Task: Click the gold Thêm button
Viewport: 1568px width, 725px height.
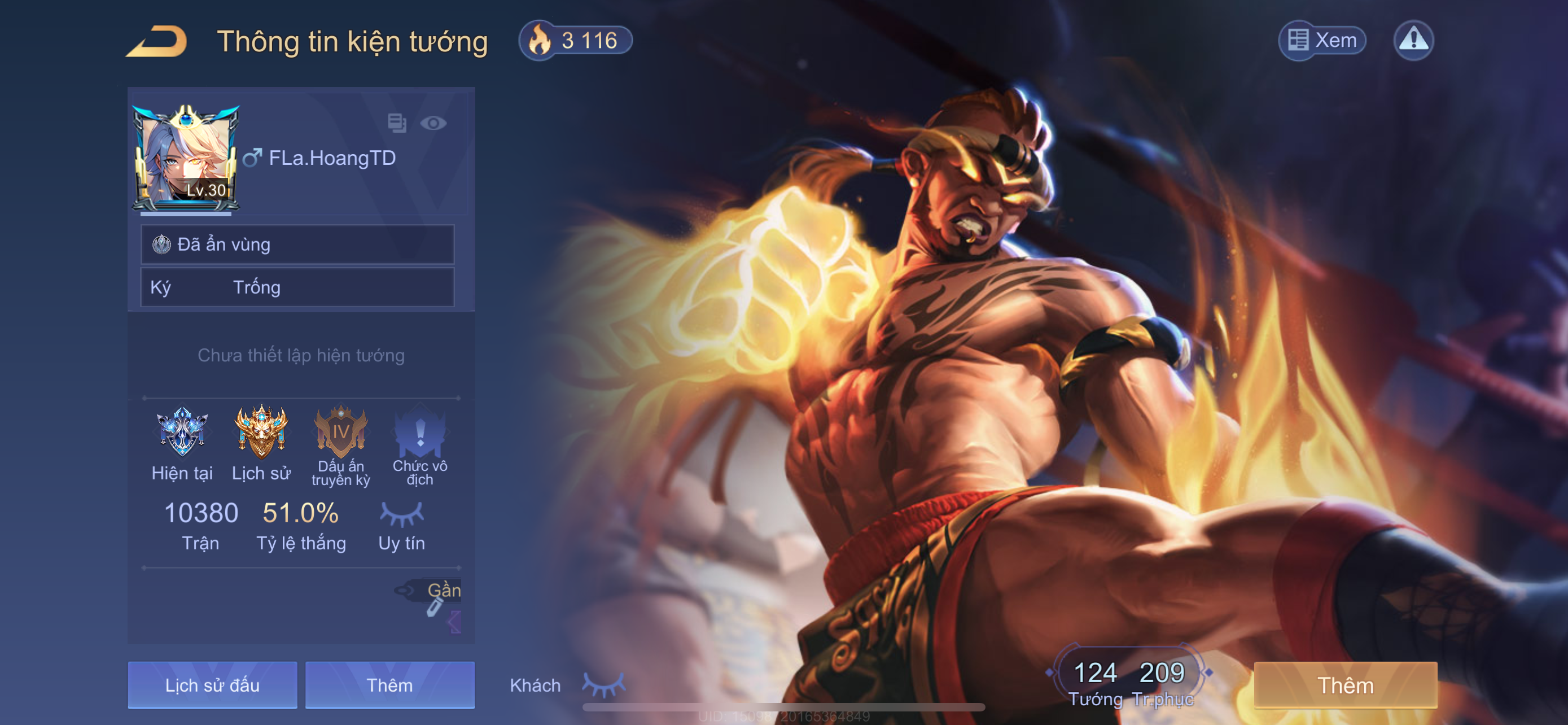Action: click(1345, 685)
